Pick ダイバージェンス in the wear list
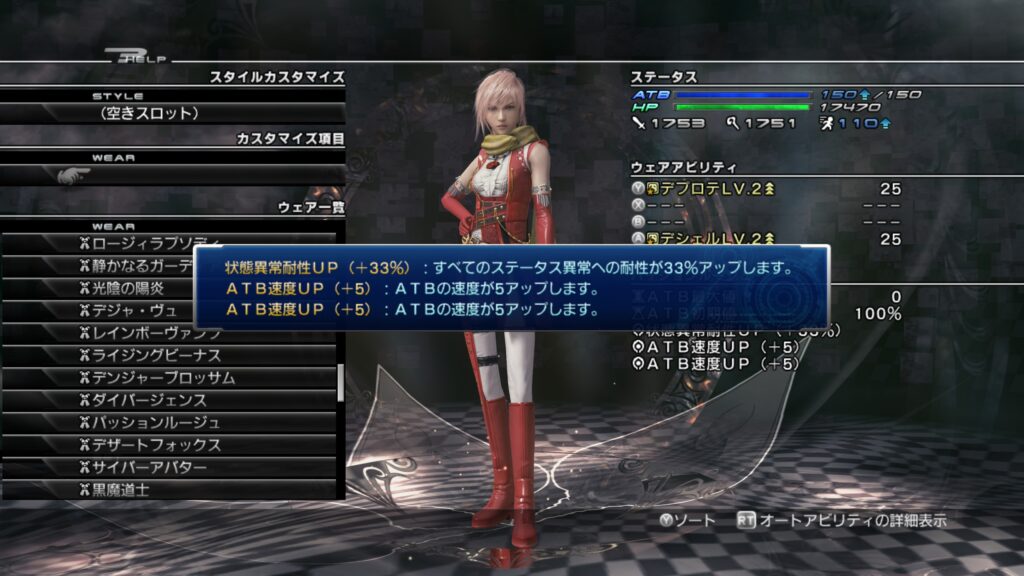1024x576 pixels. 150,400
